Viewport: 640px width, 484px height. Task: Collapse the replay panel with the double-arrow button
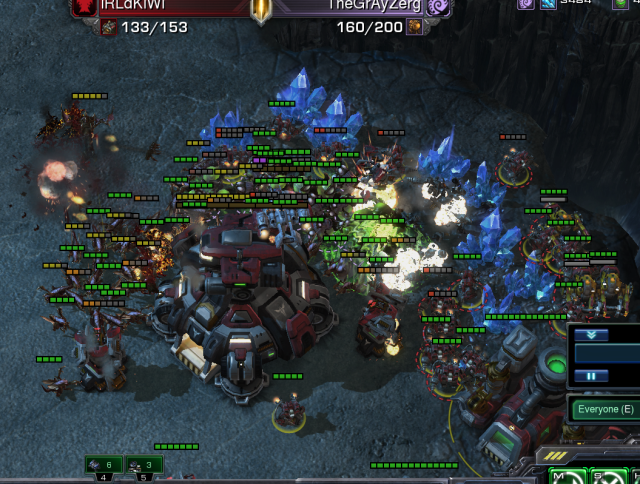coord(590,335)
